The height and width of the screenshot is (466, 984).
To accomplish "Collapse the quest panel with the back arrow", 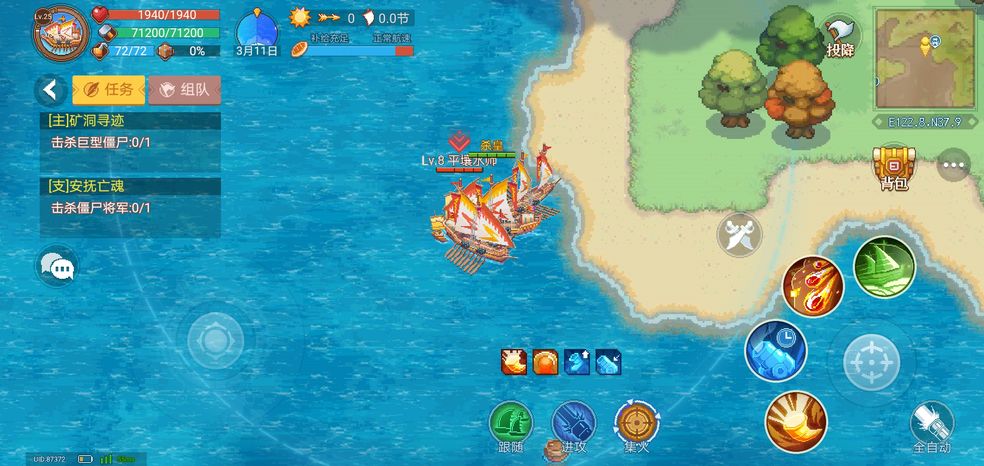I will (x=50, y=90).
